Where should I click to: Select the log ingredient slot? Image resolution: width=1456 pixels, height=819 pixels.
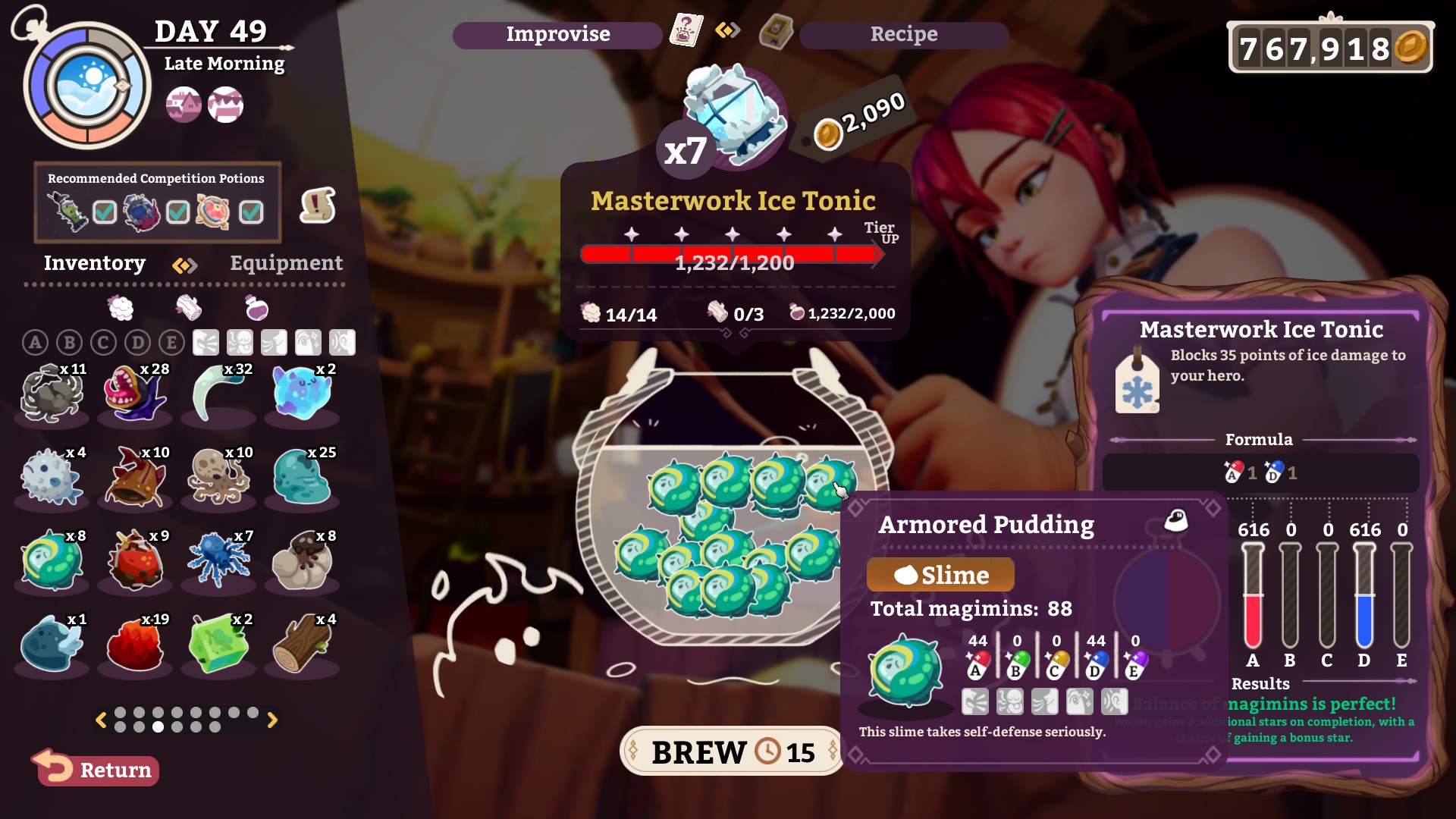[302, 644]
